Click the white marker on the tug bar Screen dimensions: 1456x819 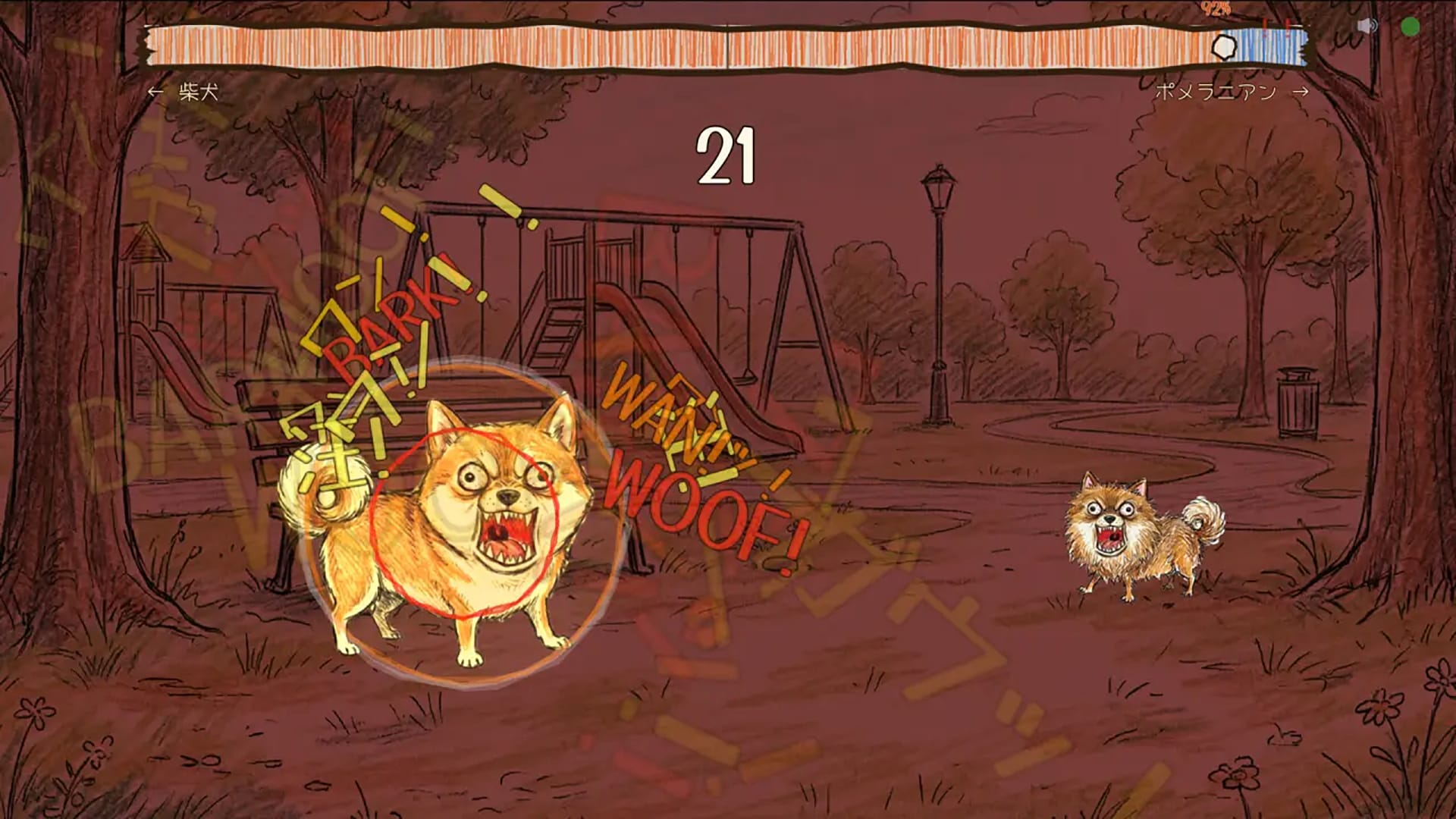(x=1226, y=45)
